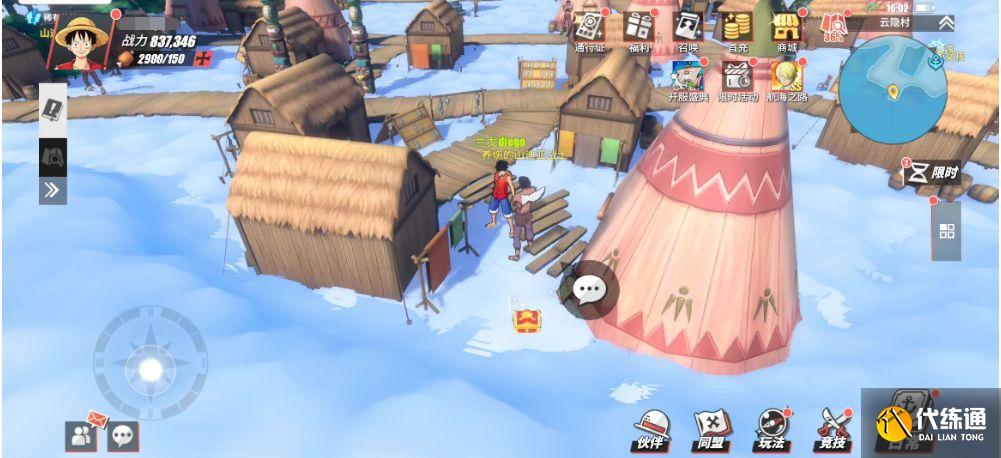The image size is (1001, 458).
Task: Open the 竞技 arena menu
Action: 832,428
